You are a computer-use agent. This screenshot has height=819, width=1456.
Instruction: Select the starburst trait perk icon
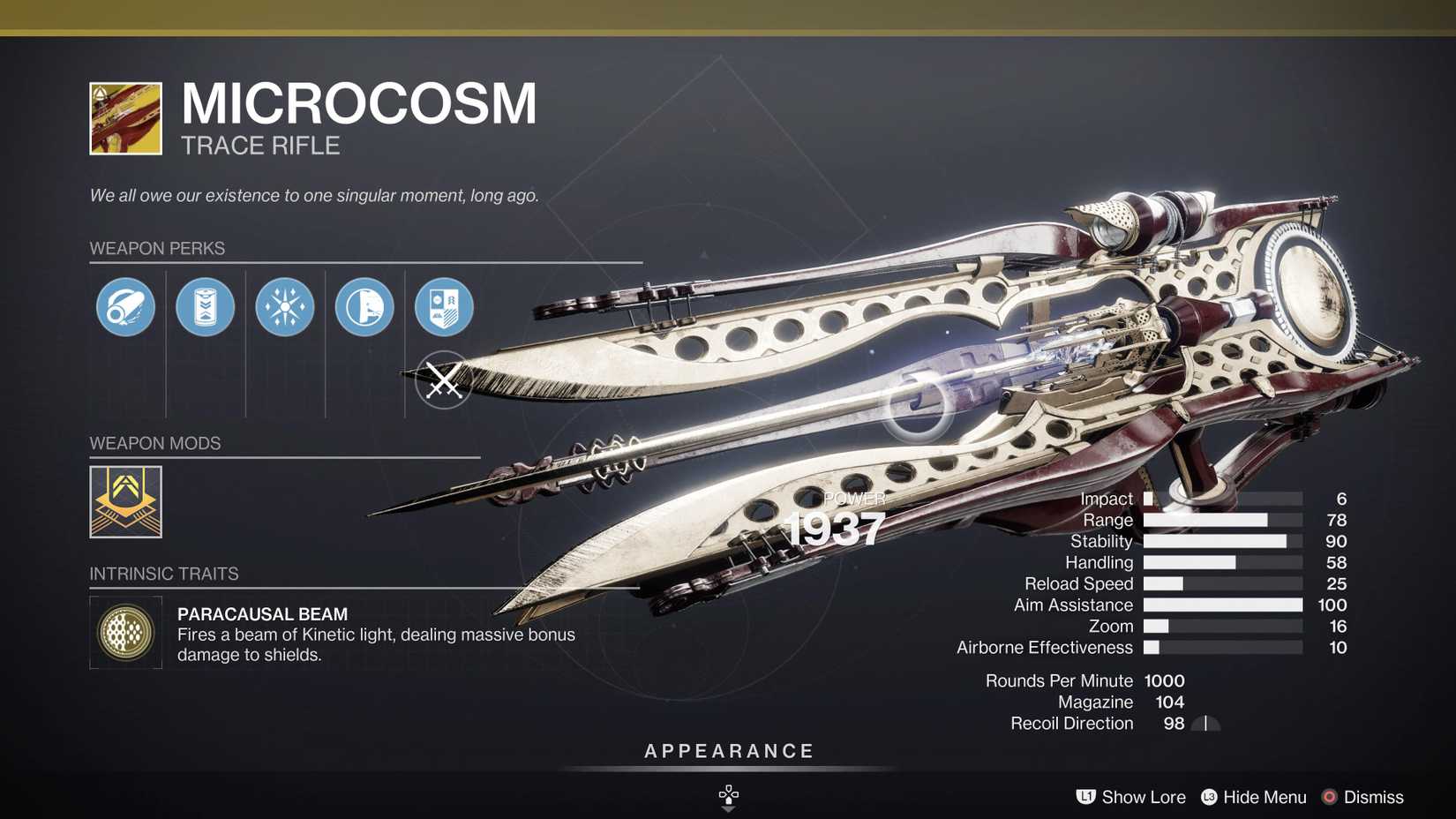point(284,307)
